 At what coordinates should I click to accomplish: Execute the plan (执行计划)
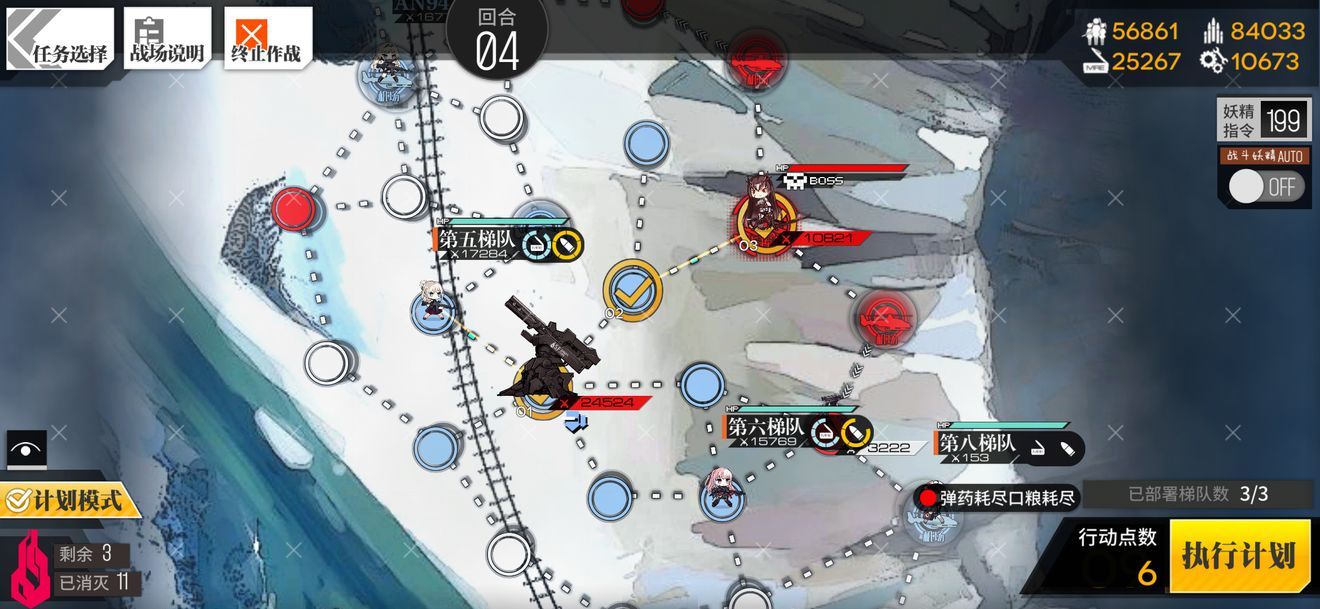tap(1239, 555)
